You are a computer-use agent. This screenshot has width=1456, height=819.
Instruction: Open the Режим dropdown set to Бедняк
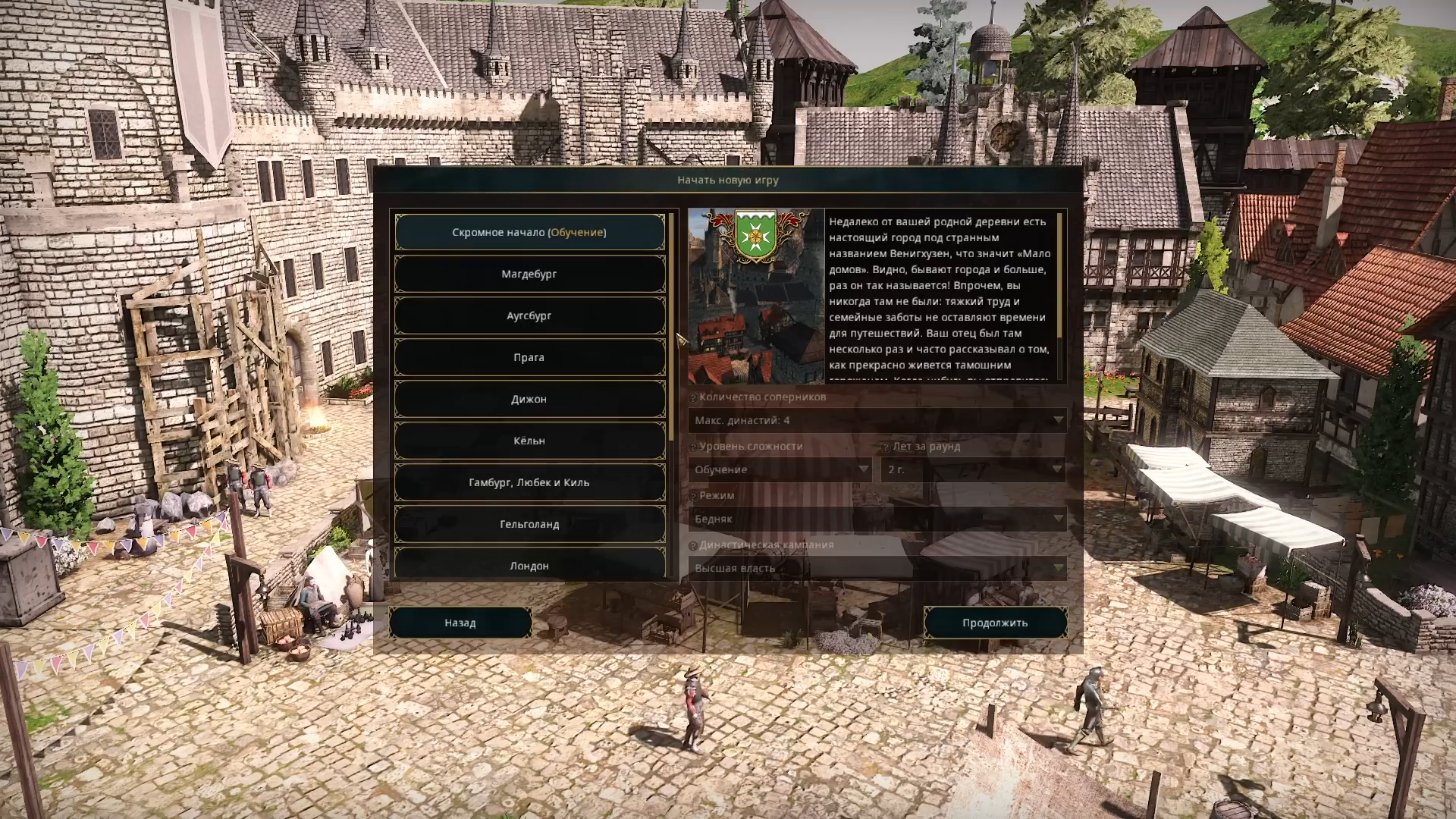[x=877, y=519]
